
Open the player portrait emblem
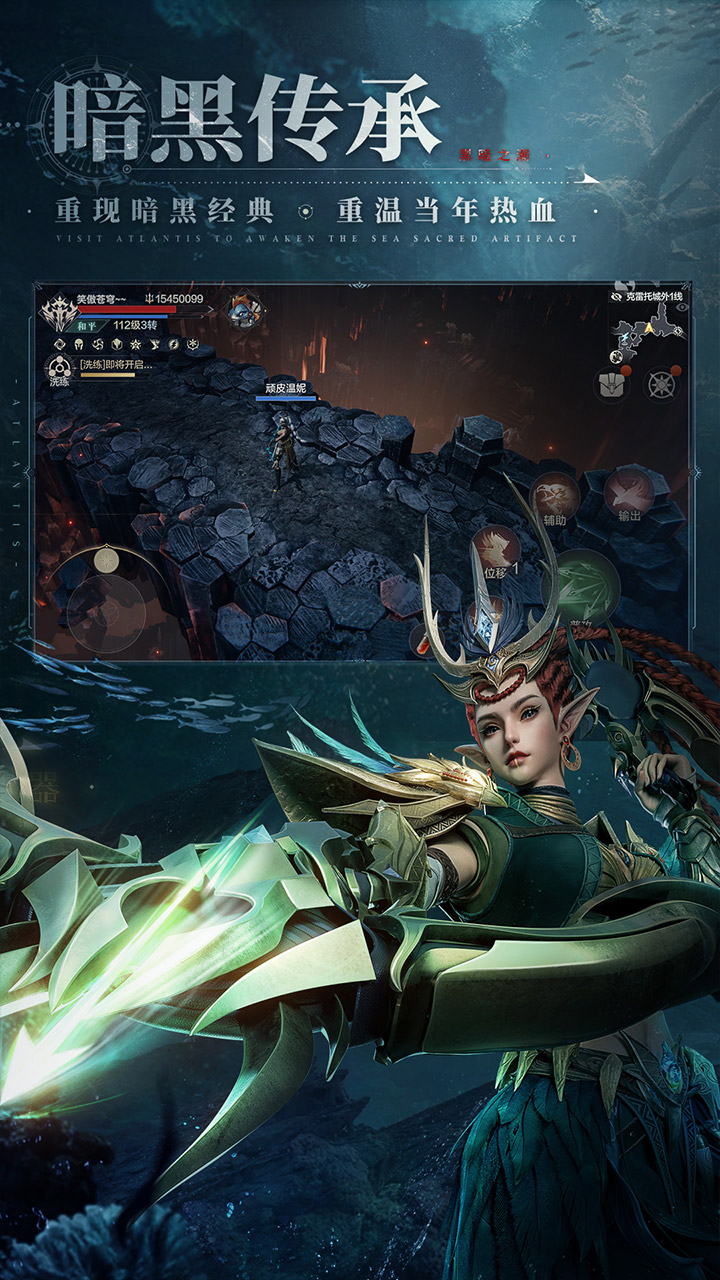[x=58, y=313]
